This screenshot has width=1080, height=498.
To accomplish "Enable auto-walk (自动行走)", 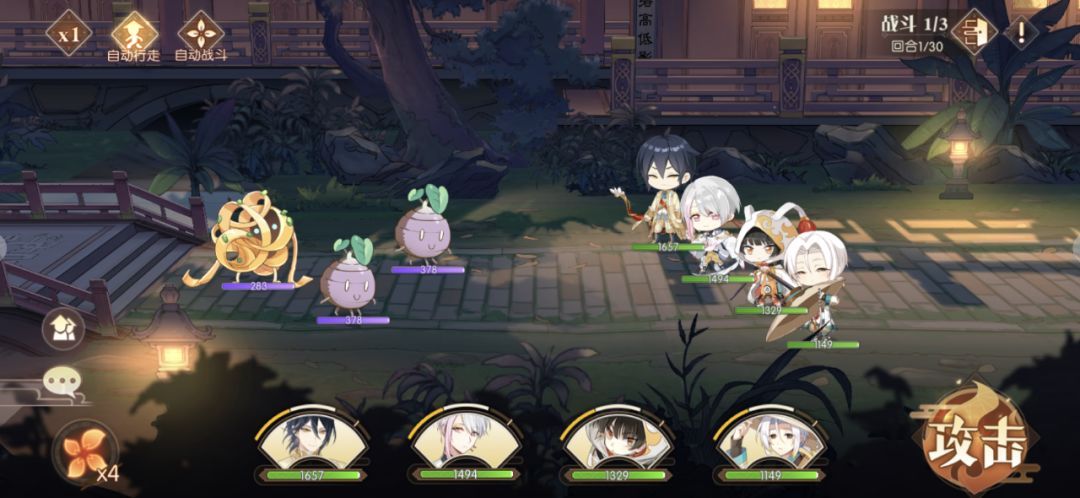I will [x=134, y=35].
